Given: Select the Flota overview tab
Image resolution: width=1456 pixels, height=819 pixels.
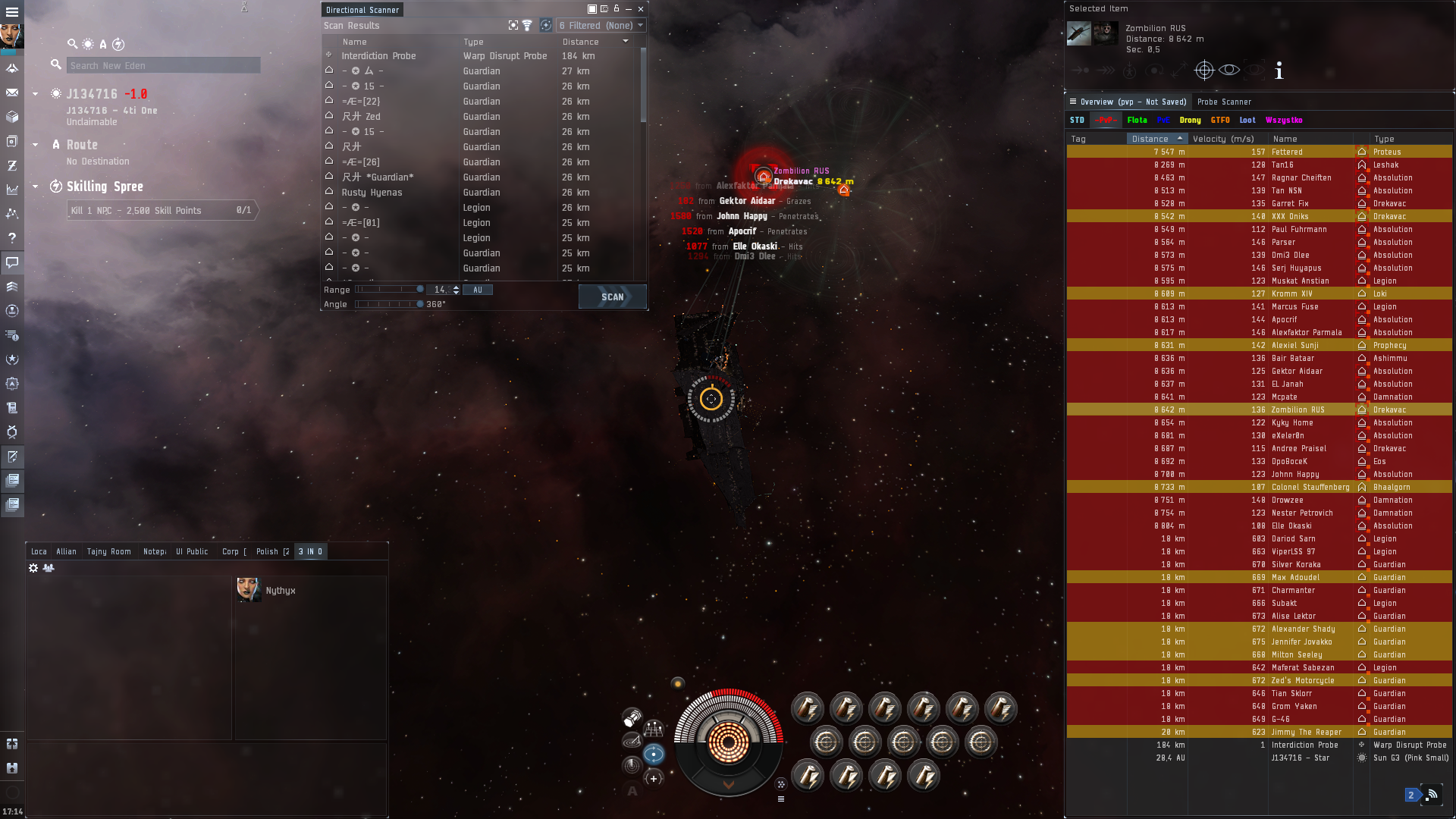Looking at the screenshot, I should [x=1137, y=120].
